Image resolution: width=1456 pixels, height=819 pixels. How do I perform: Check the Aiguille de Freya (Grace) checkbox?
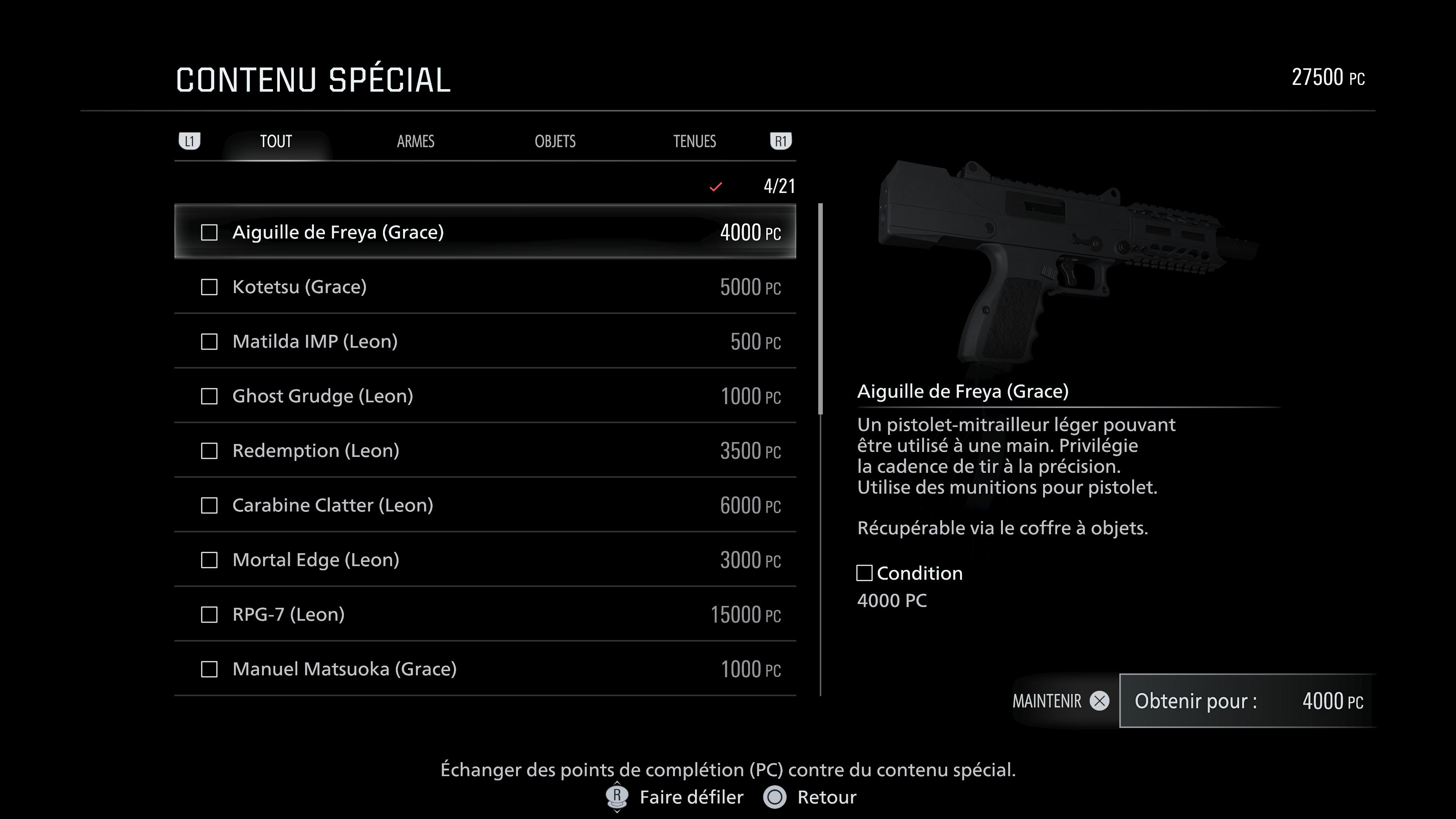tap(210, 232)
